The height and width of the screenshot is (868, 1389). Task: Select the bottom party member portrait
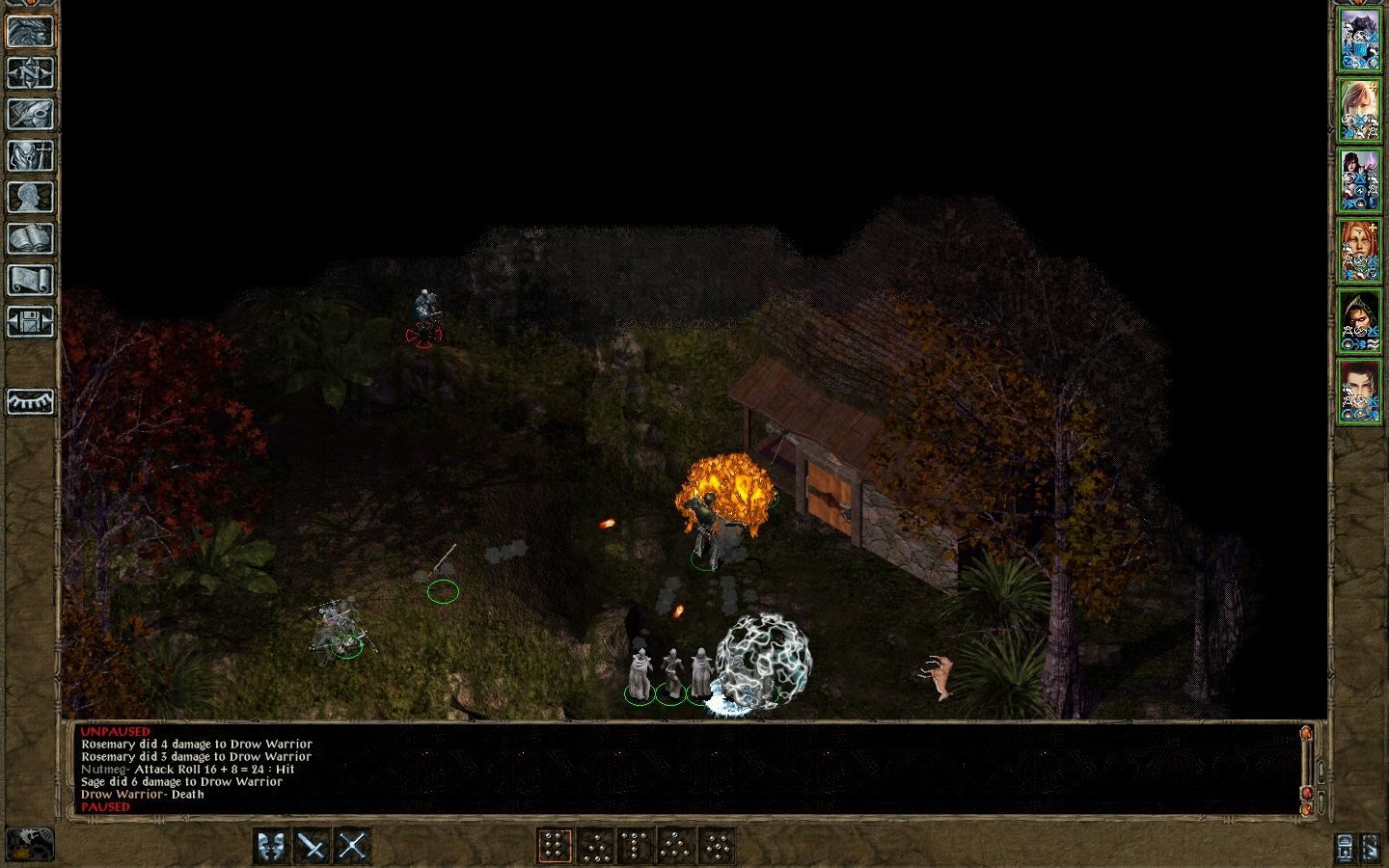[x=1362, y=390]
